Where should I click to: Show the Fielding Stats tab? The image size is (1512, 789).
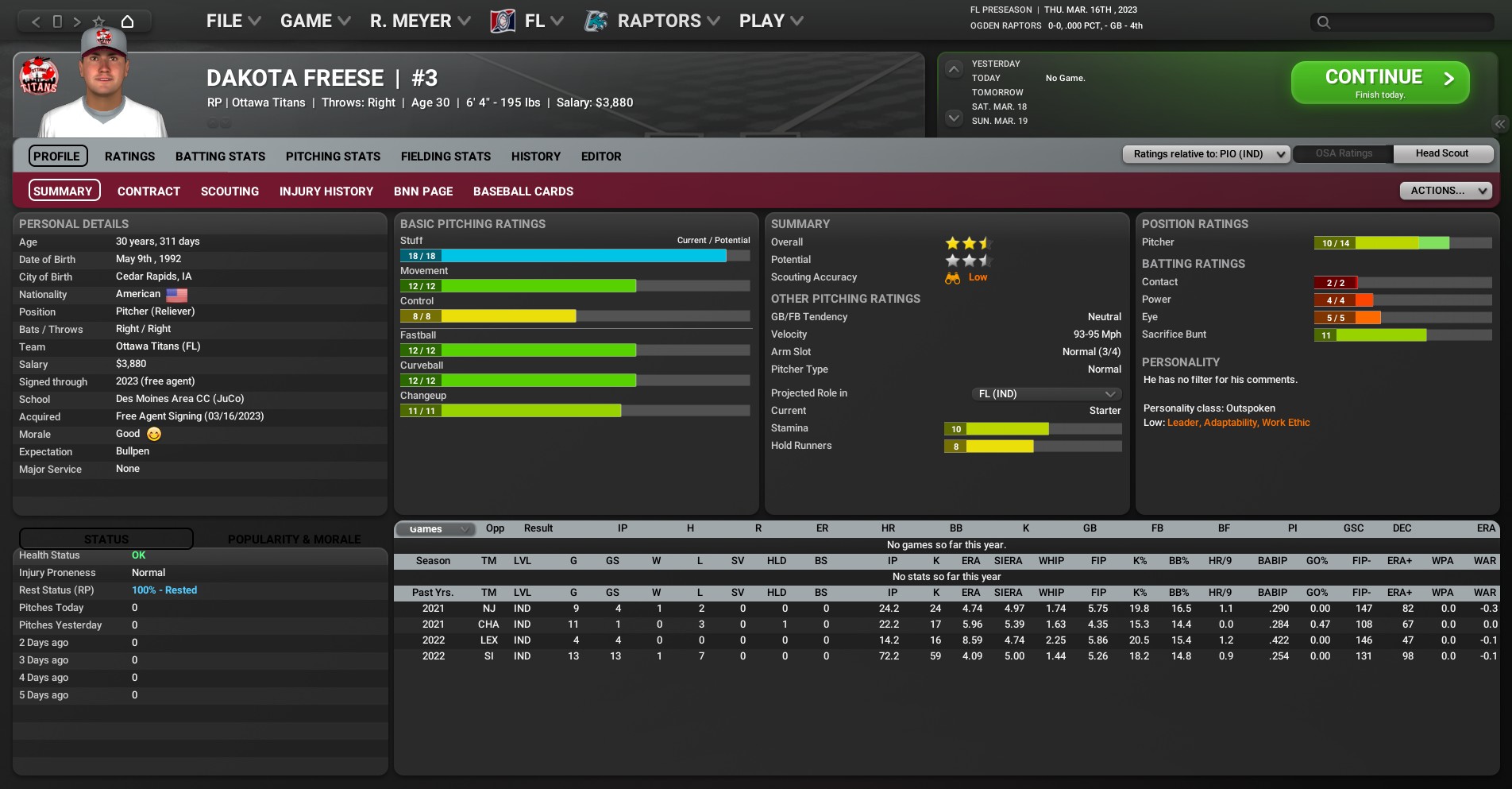[x=445, y=157]
